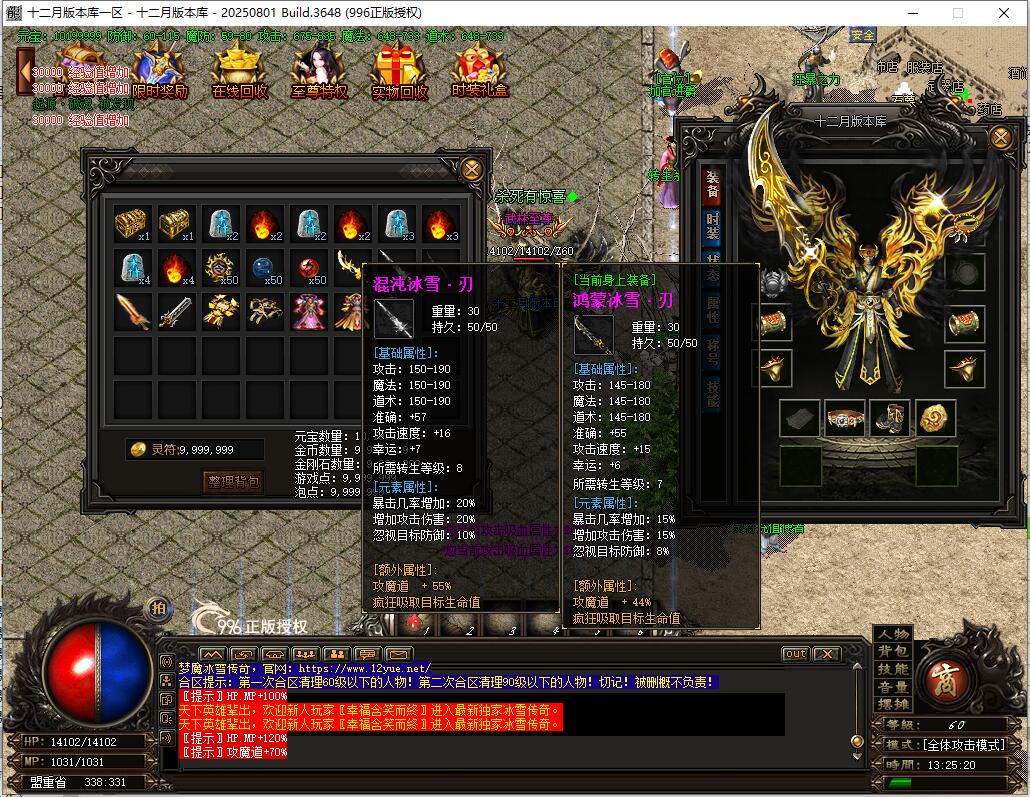Open the 至尊特权 supreme privilege icon
Viewport: 1030px width, 797px height.
coord(319,72)
